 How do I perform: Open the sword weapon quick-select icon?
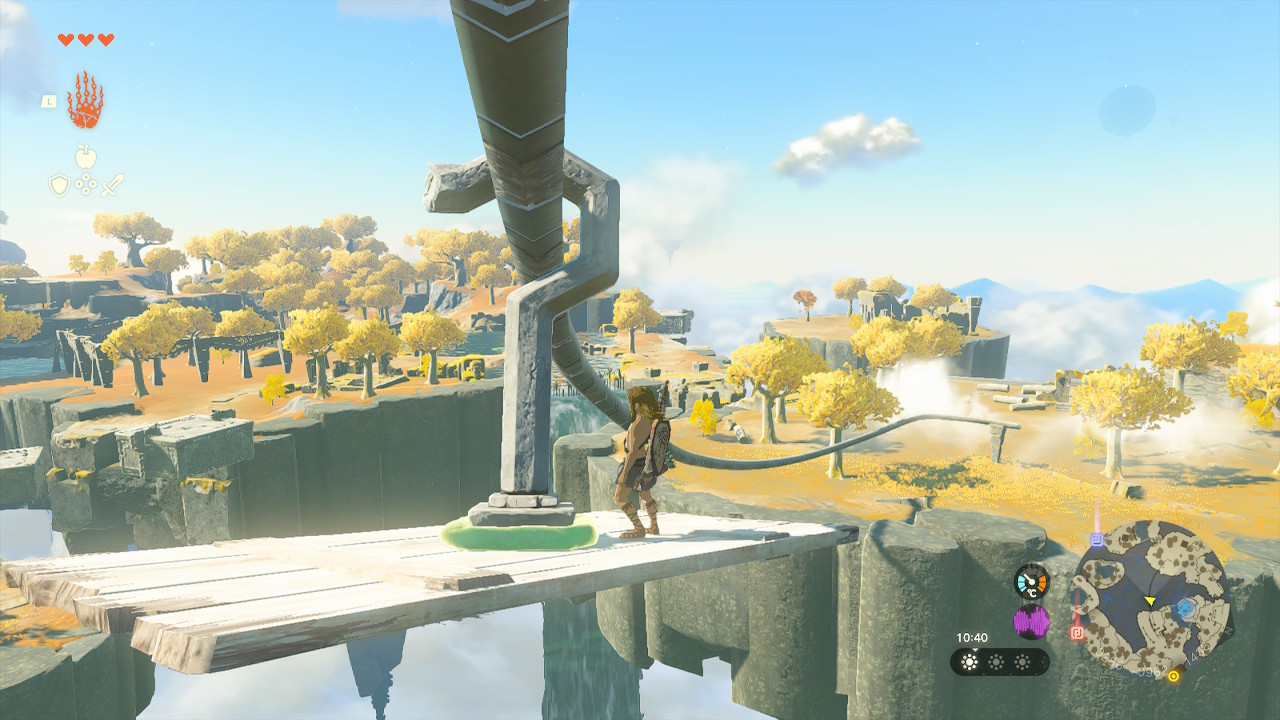click(x=112, y=185)
